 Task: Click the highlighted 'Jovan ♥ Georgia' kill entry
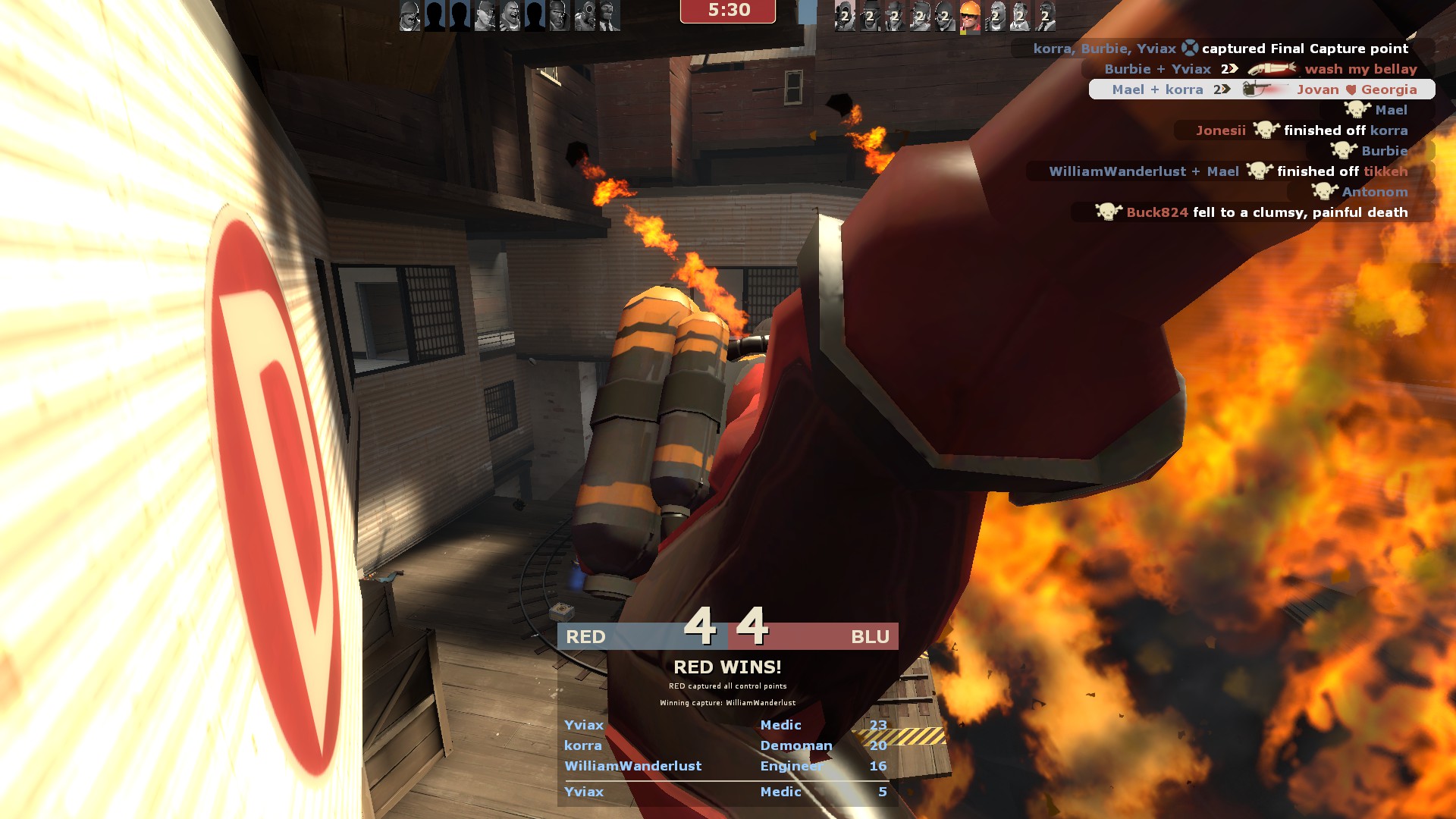pyautogui.click(x=1263, y=89)
